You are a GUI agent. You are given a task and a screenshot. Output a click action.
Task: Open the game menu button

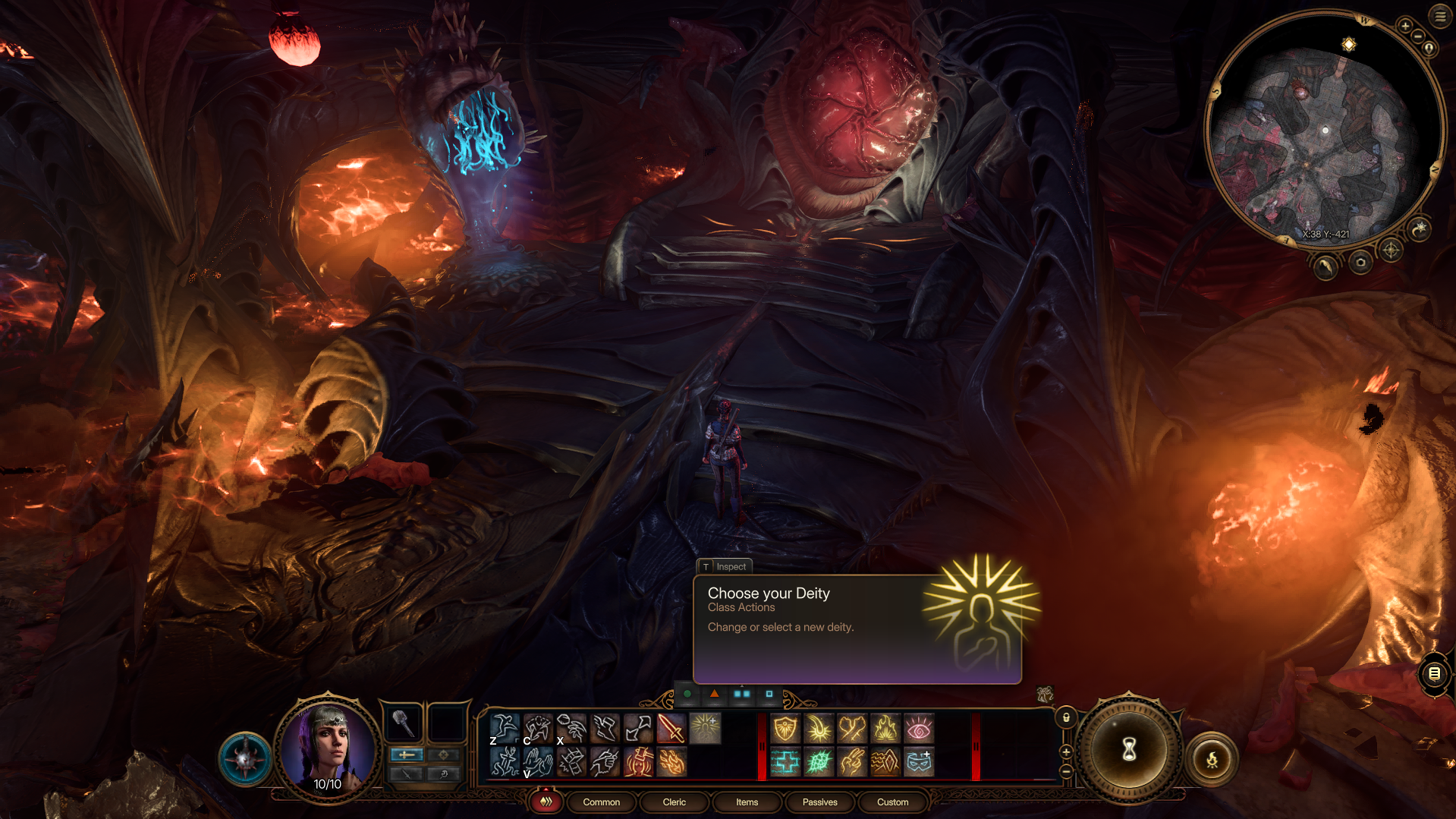1440,16
